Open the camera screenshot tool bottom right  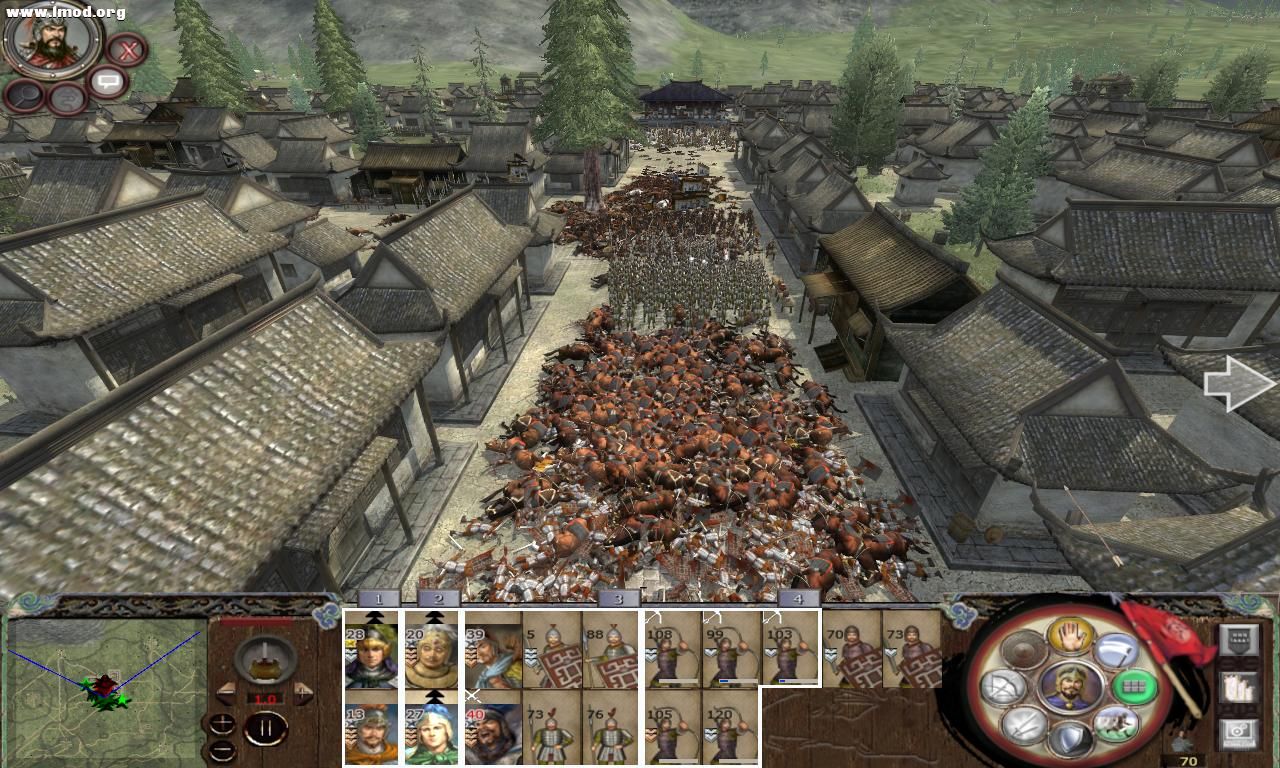1238,731
